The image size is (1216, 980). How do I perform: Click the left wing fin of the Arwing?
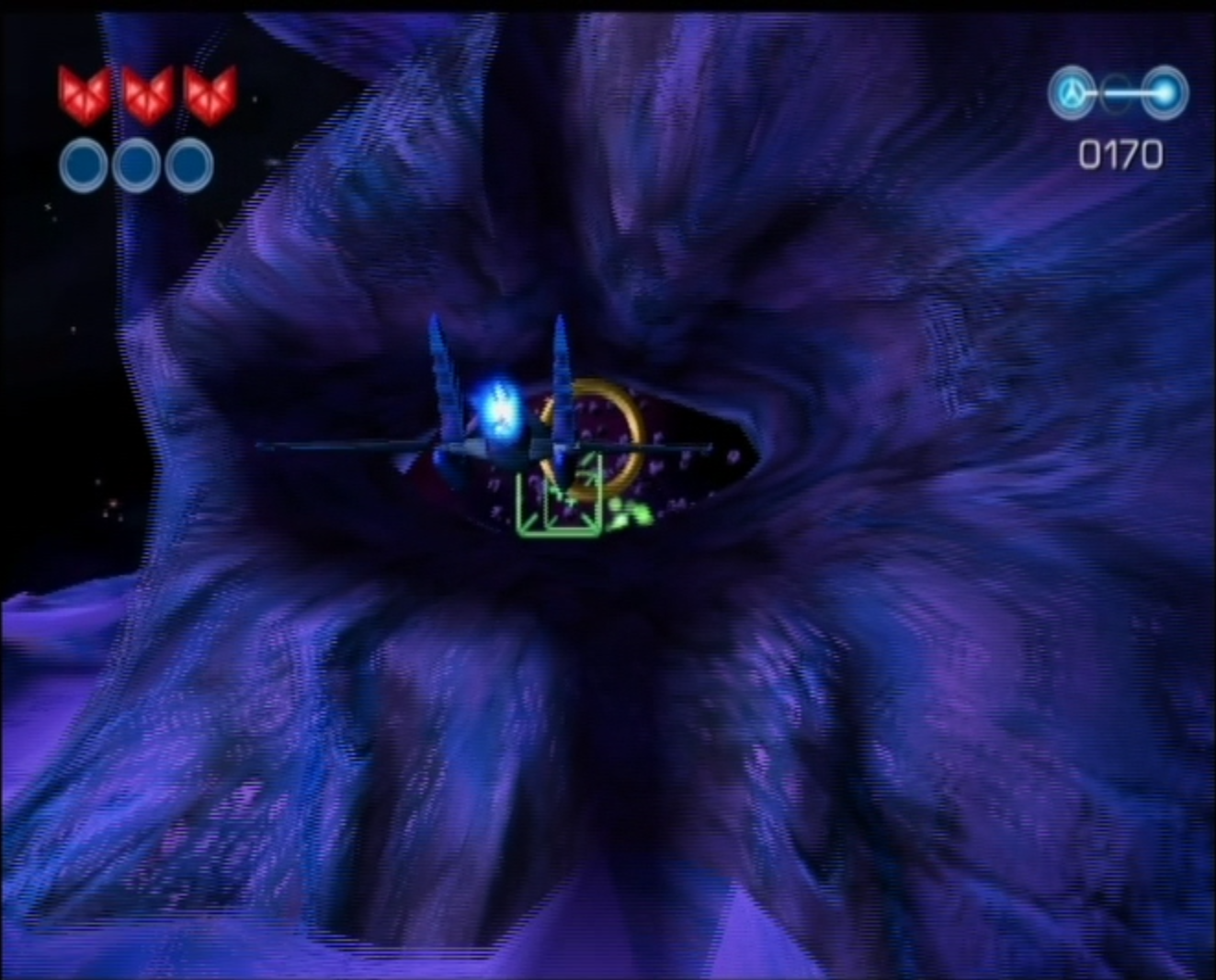pyautogui.click(x=442, y=377)
